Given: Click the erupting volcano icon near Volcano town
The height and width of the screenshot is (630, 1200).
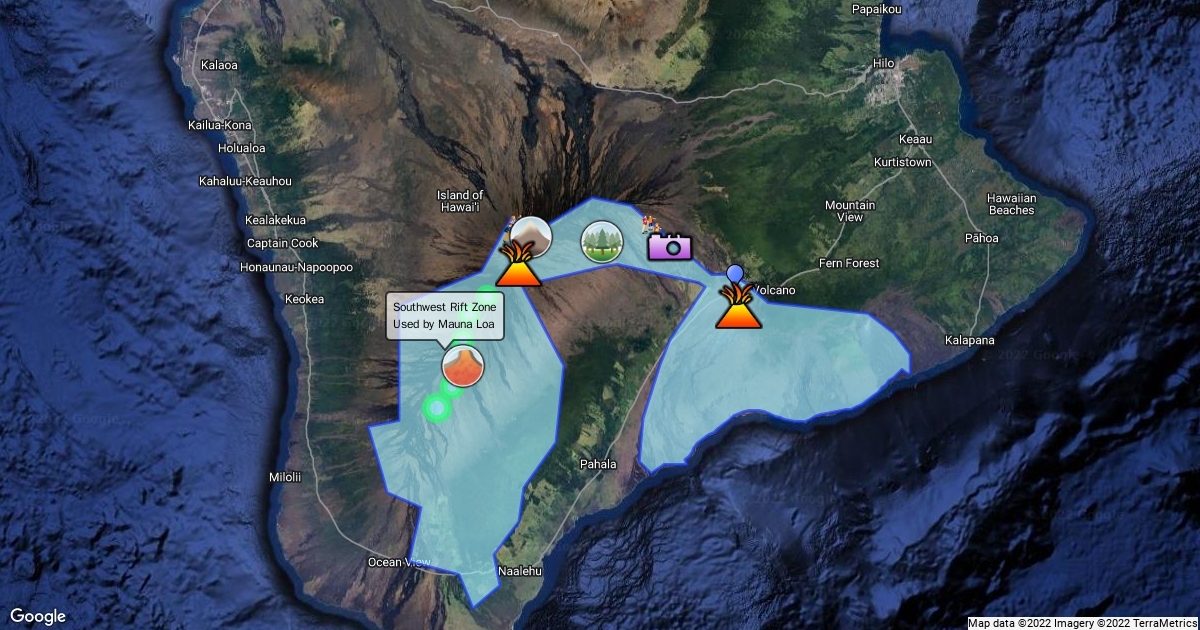Looking at the screenshot, I should coord(738,308).
